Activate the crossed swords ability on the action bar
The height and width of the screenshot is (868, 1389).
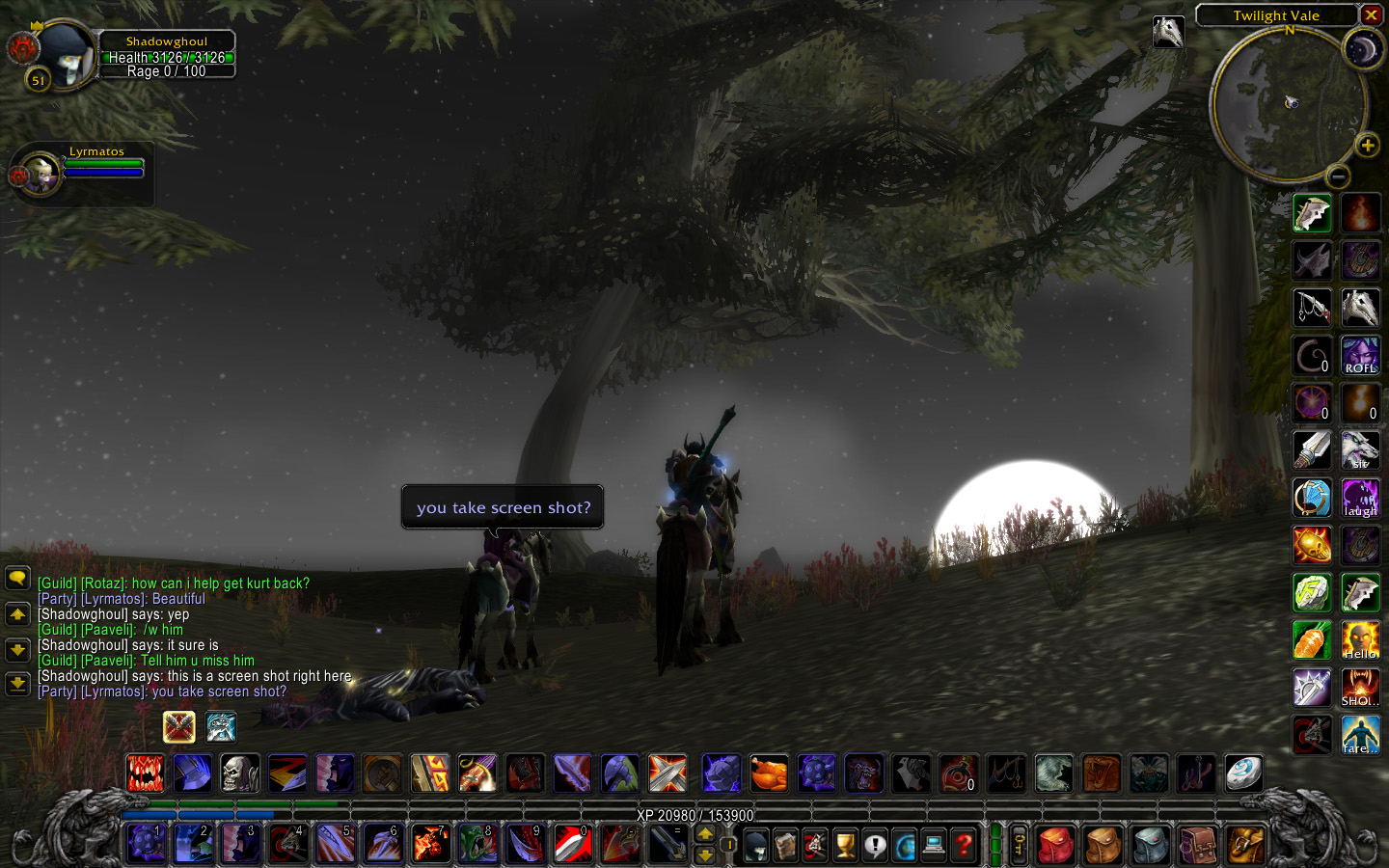(667, 773)
